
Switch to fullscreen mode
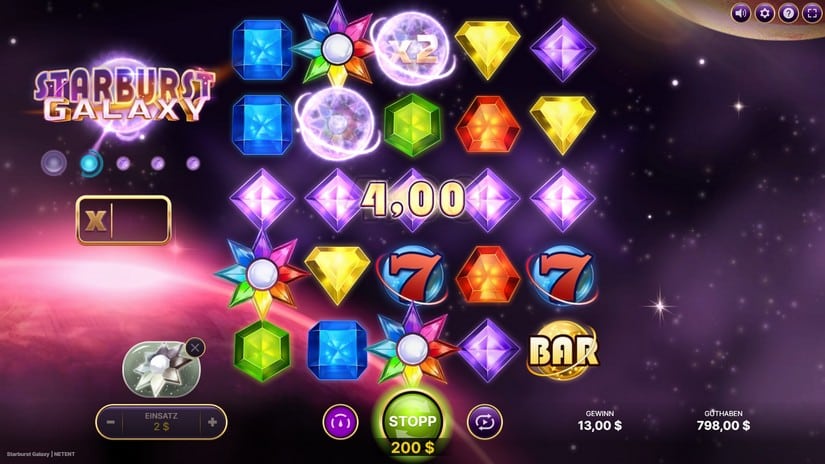pyautogui.click(x=811, y=13)
